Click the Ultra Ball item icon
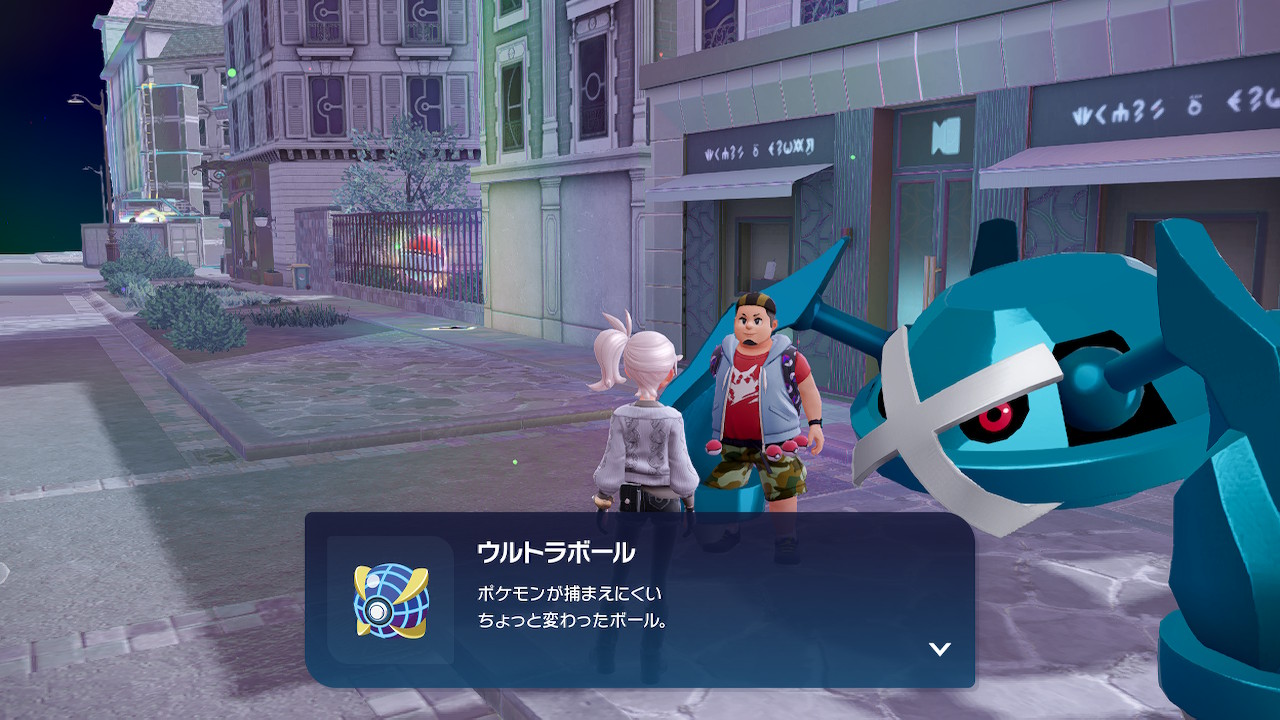This screenshot has height=720, width=1280. click(390, 600)
